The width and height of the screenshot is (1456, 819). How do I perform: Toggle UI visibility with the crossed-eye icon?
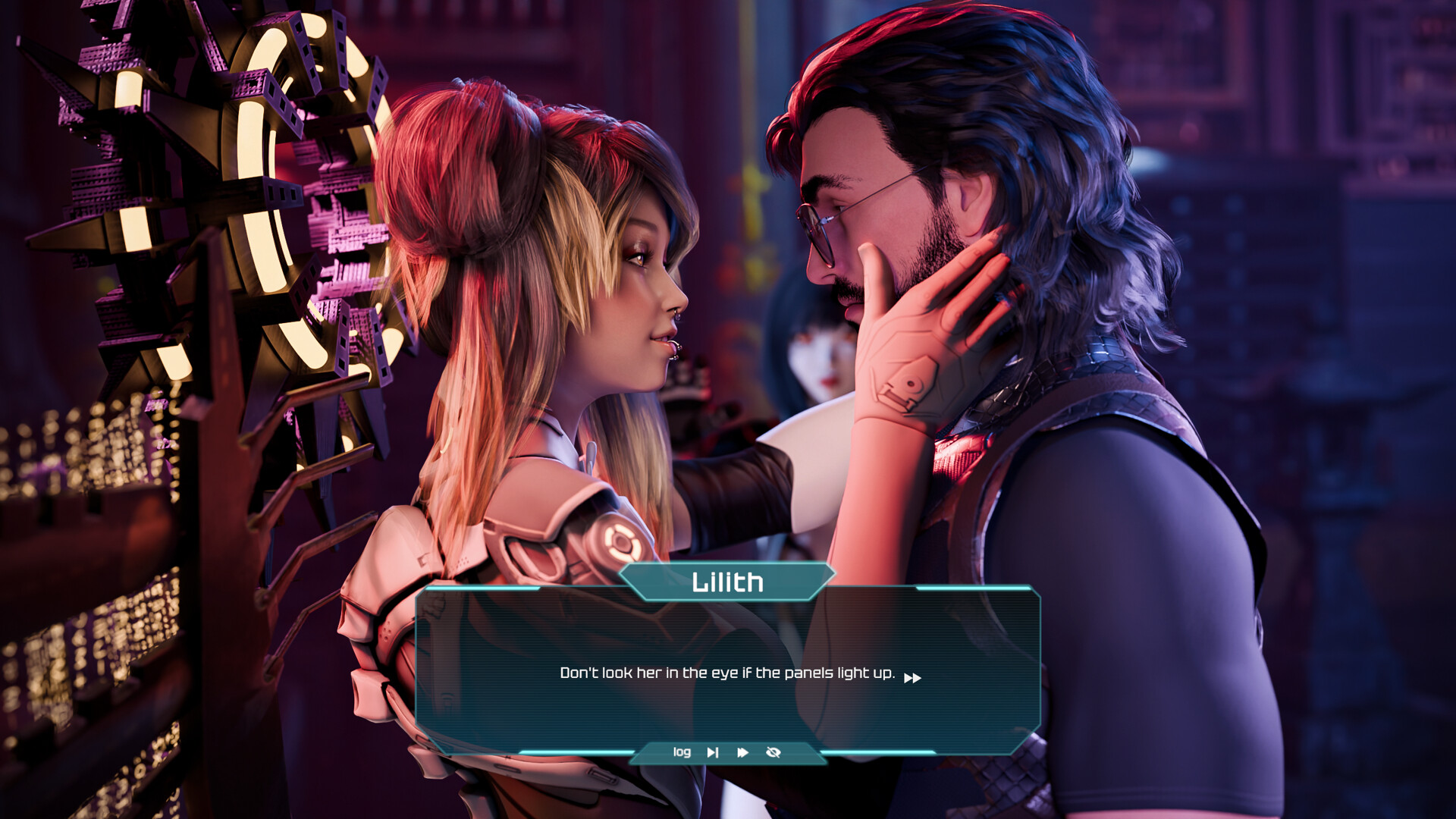(x=772, y=752)
